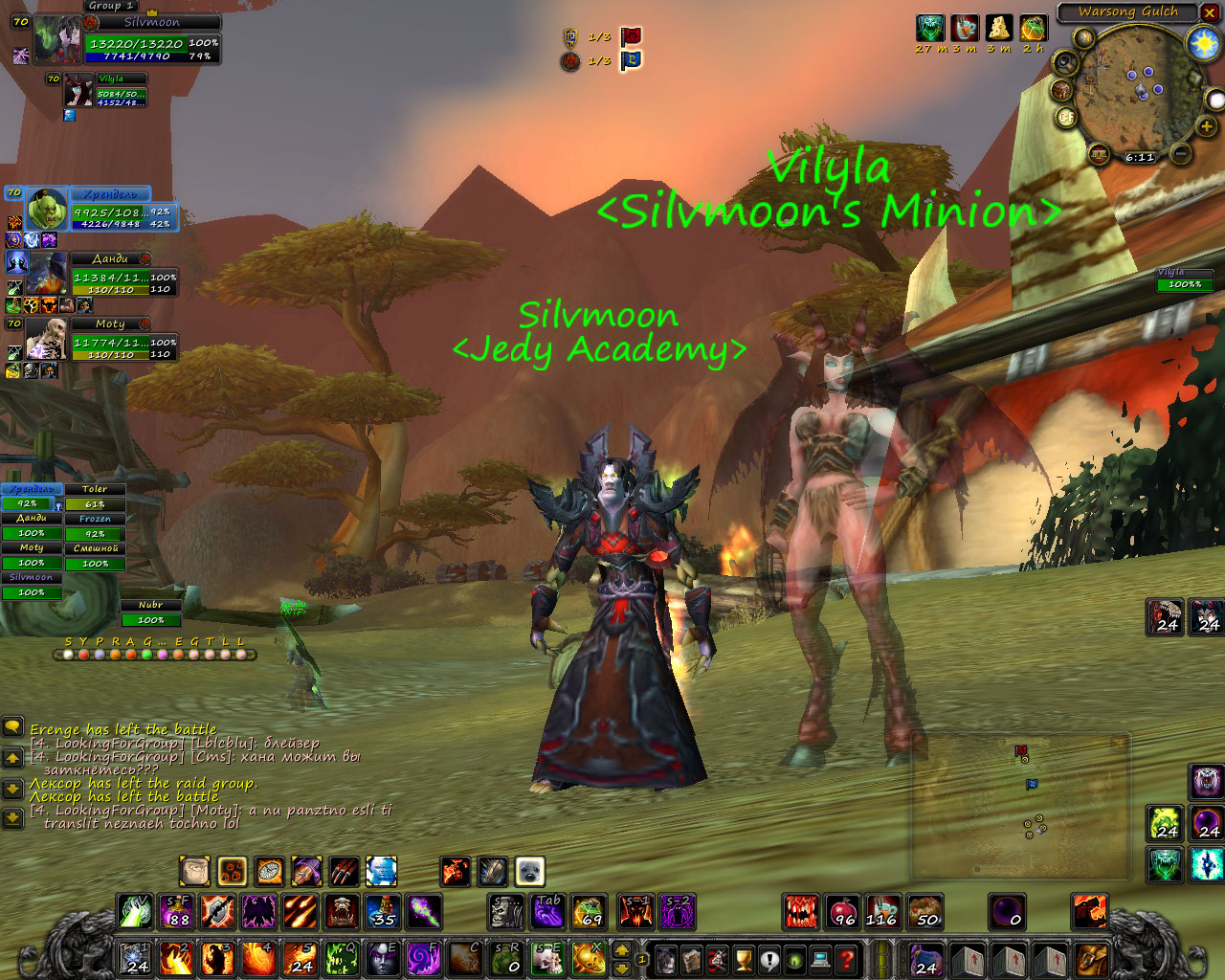Open the red question mark help button
The width and height of the screenshot is (1225, 980).
pos(846,958)
